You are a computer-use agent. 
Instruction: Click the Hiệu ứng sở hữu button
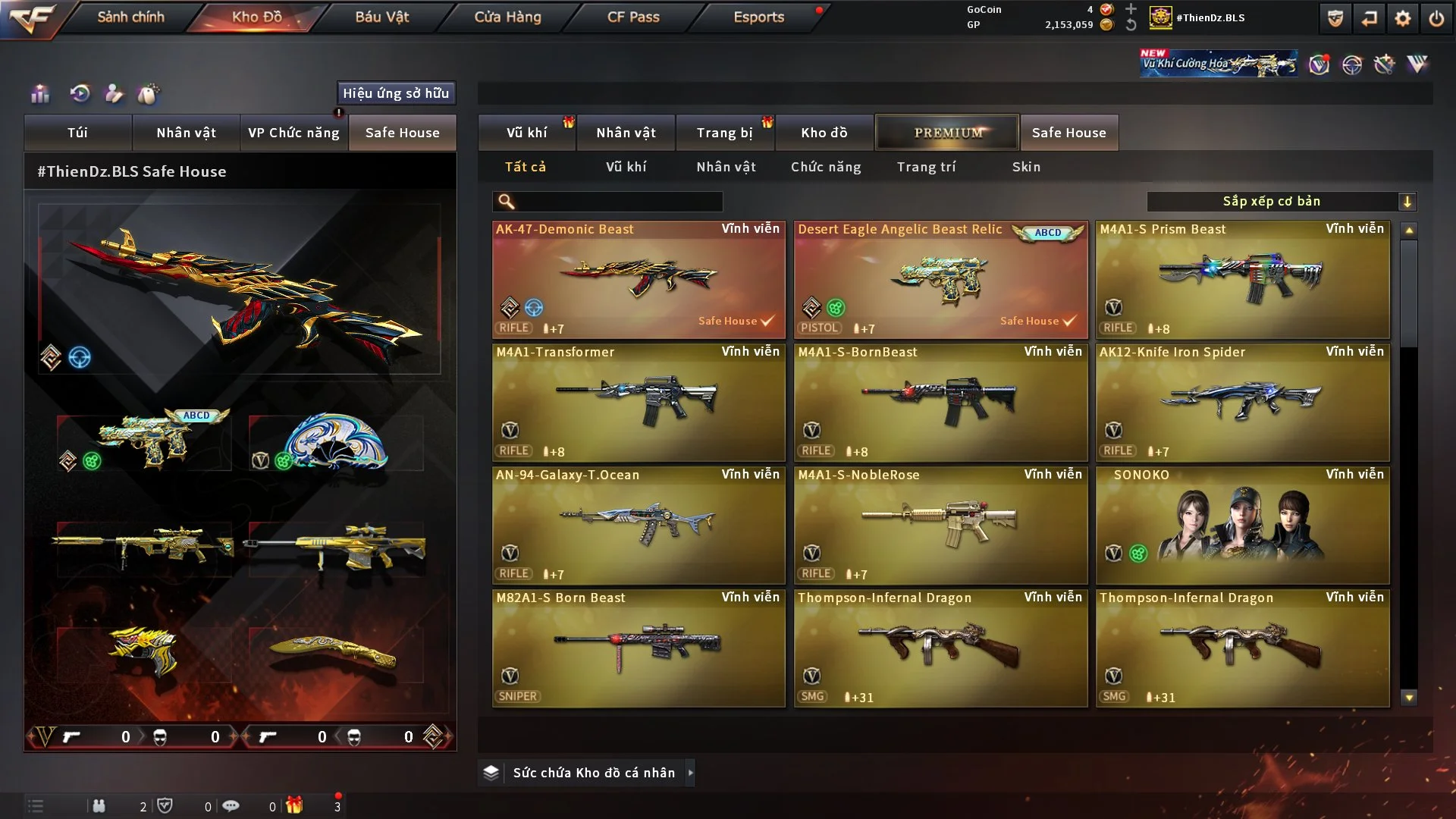tap(396, 93)
